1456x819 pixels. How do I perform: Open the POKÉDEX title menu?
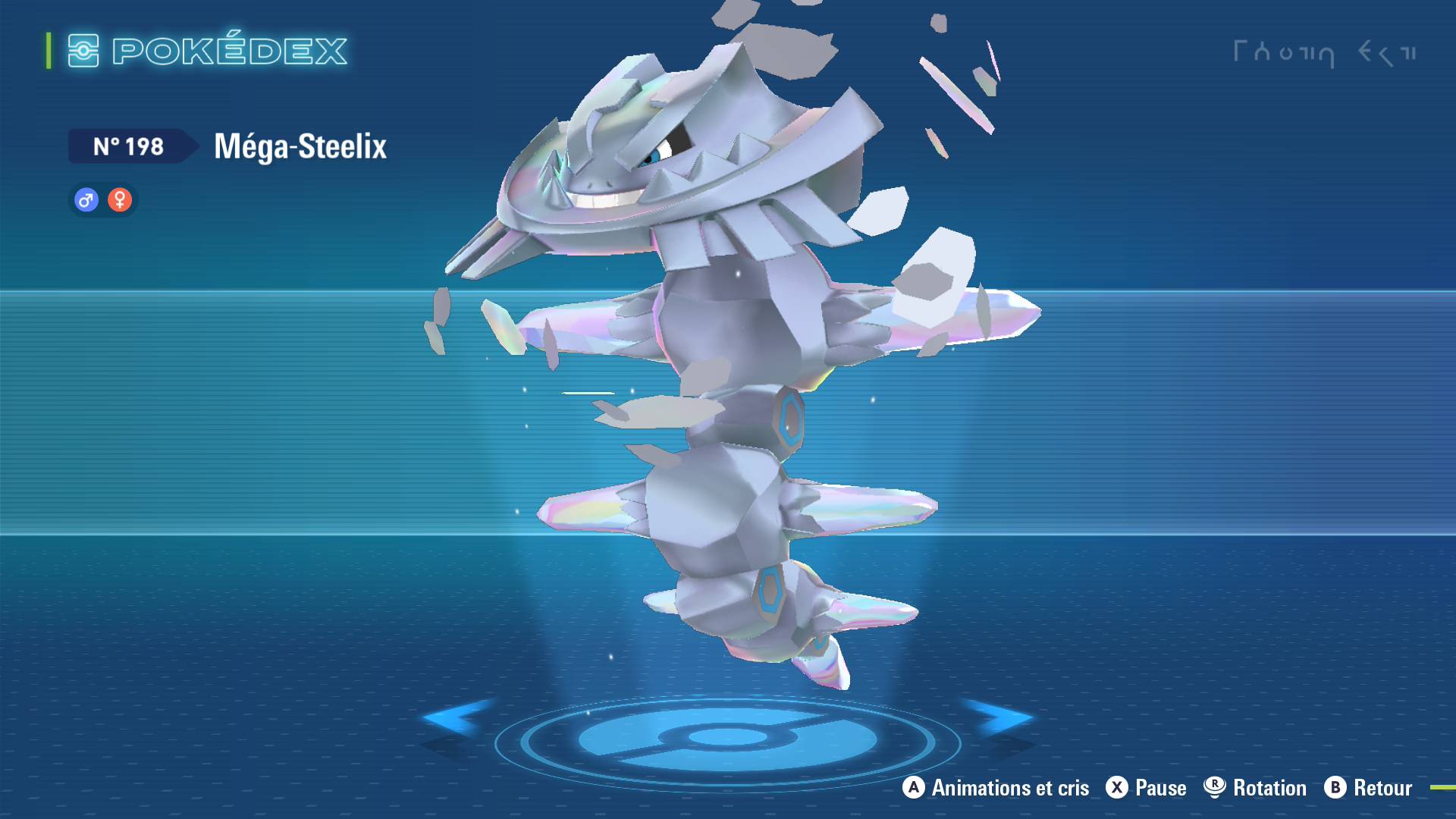[x=227, y=50]
